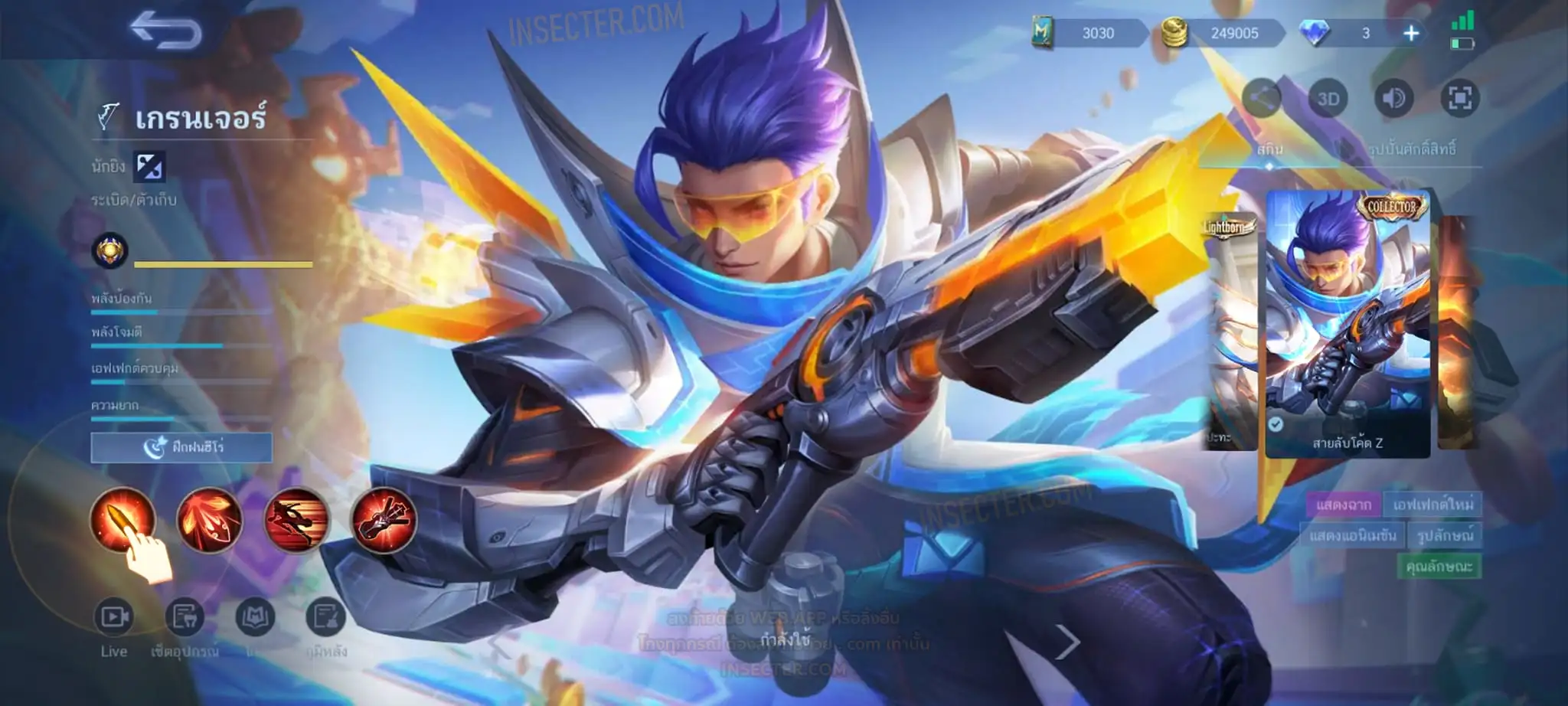Toggle the 3D model view
Viewport: 1568px width, 706px height.
pyautogui.click(x=1328, y=99)
